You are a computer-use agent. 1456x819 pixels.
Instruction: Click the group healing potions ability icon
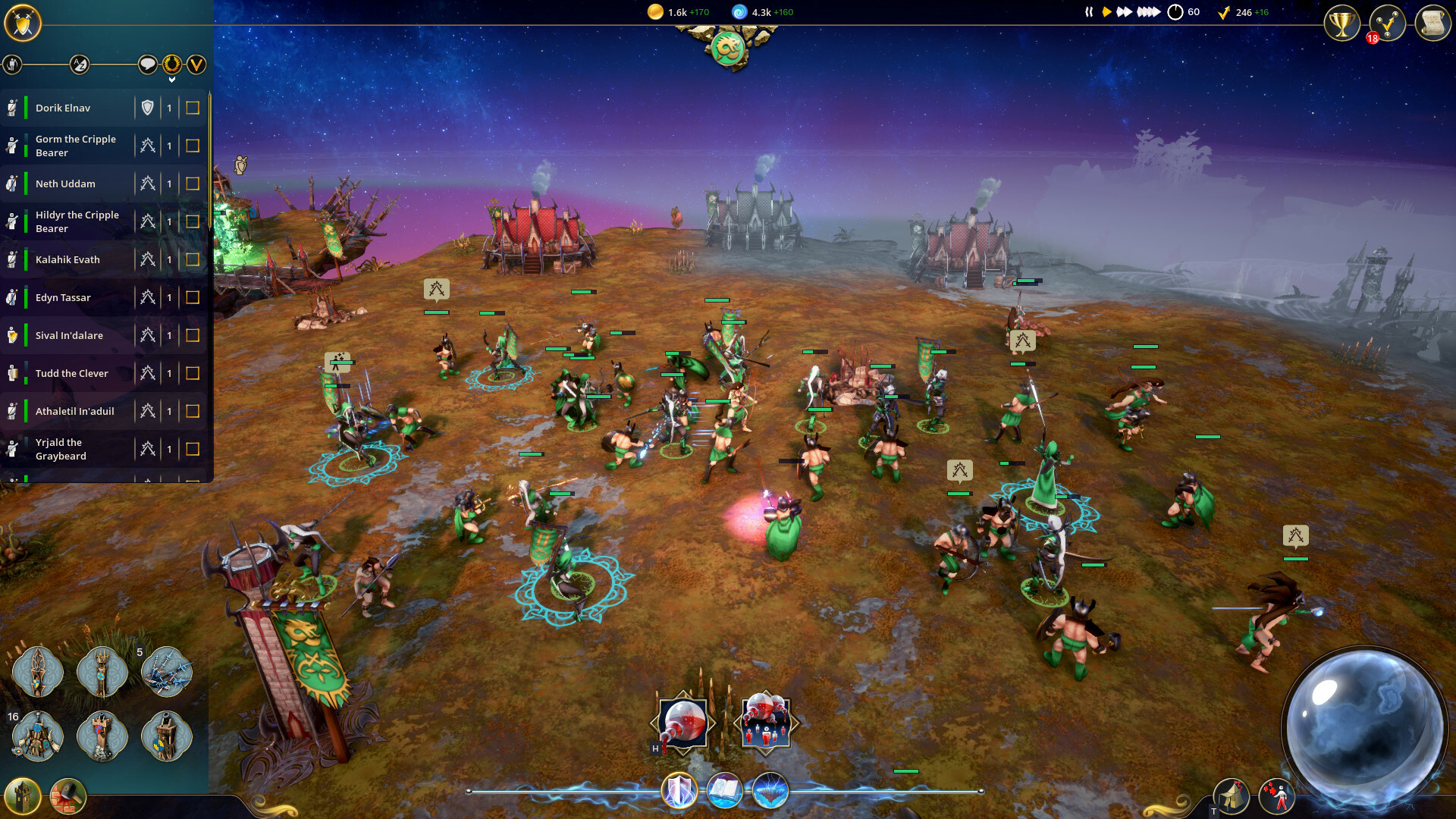pos(766,721)
